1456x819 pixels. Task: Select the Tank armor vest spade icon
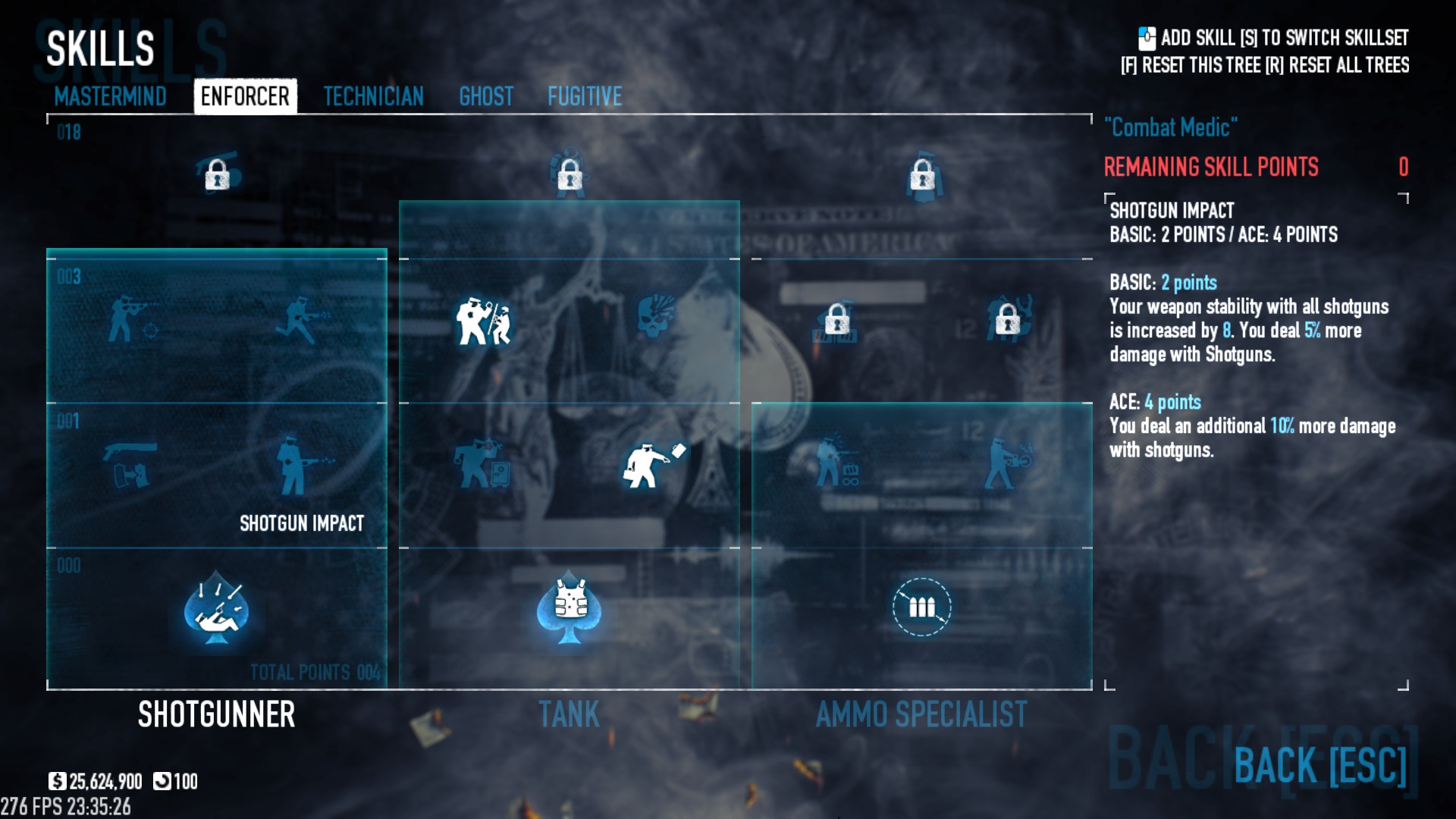(569, 608)
